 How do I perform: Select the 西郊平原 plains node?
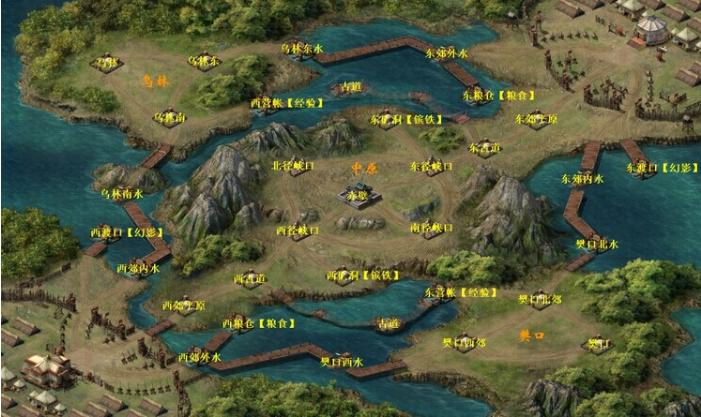pos(184,304)
